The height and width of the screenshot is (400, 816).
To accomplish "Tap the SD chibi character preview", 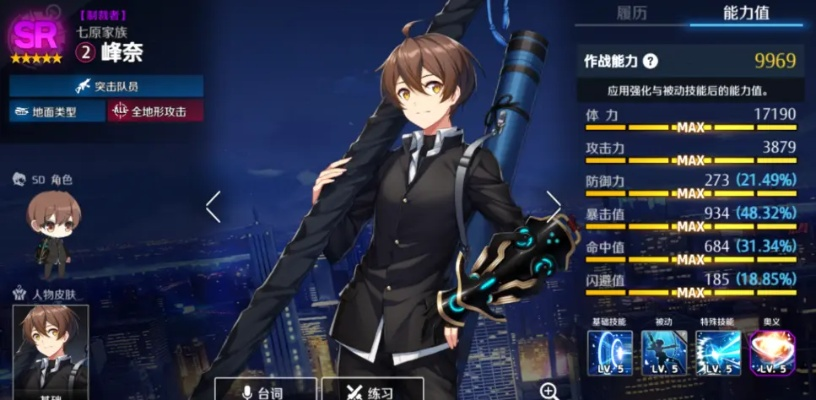I will coord(50,228).
